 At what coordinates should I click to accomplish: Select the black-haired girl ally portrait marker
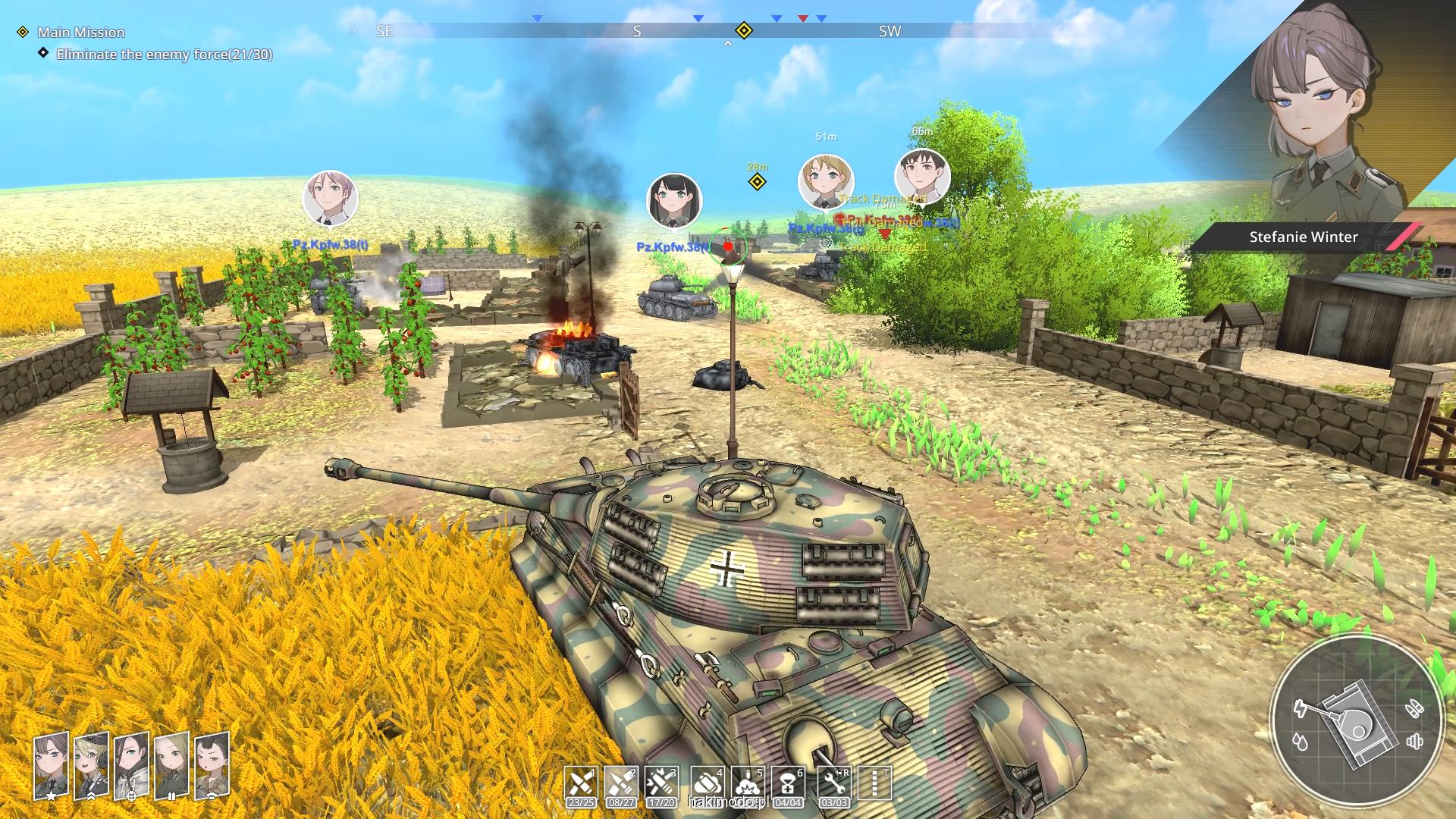point(674,201)
